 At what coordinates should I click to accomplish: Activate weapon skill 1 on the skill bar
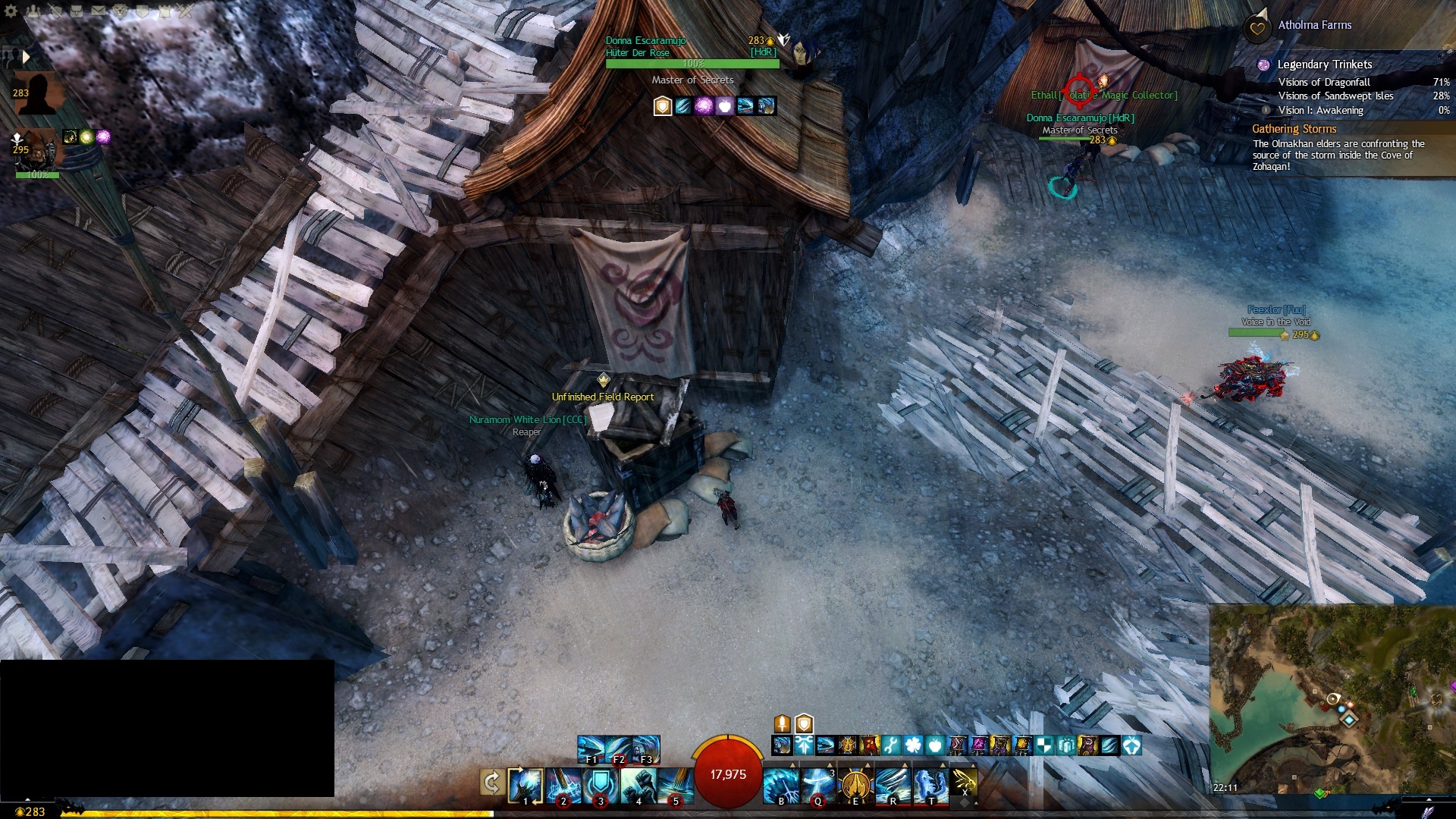coord(525,785)
